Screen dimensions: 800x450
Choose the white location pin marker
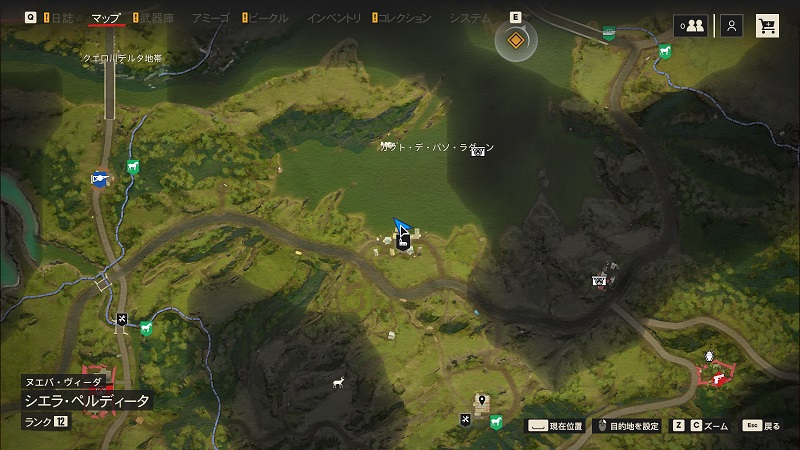[482, 401]
